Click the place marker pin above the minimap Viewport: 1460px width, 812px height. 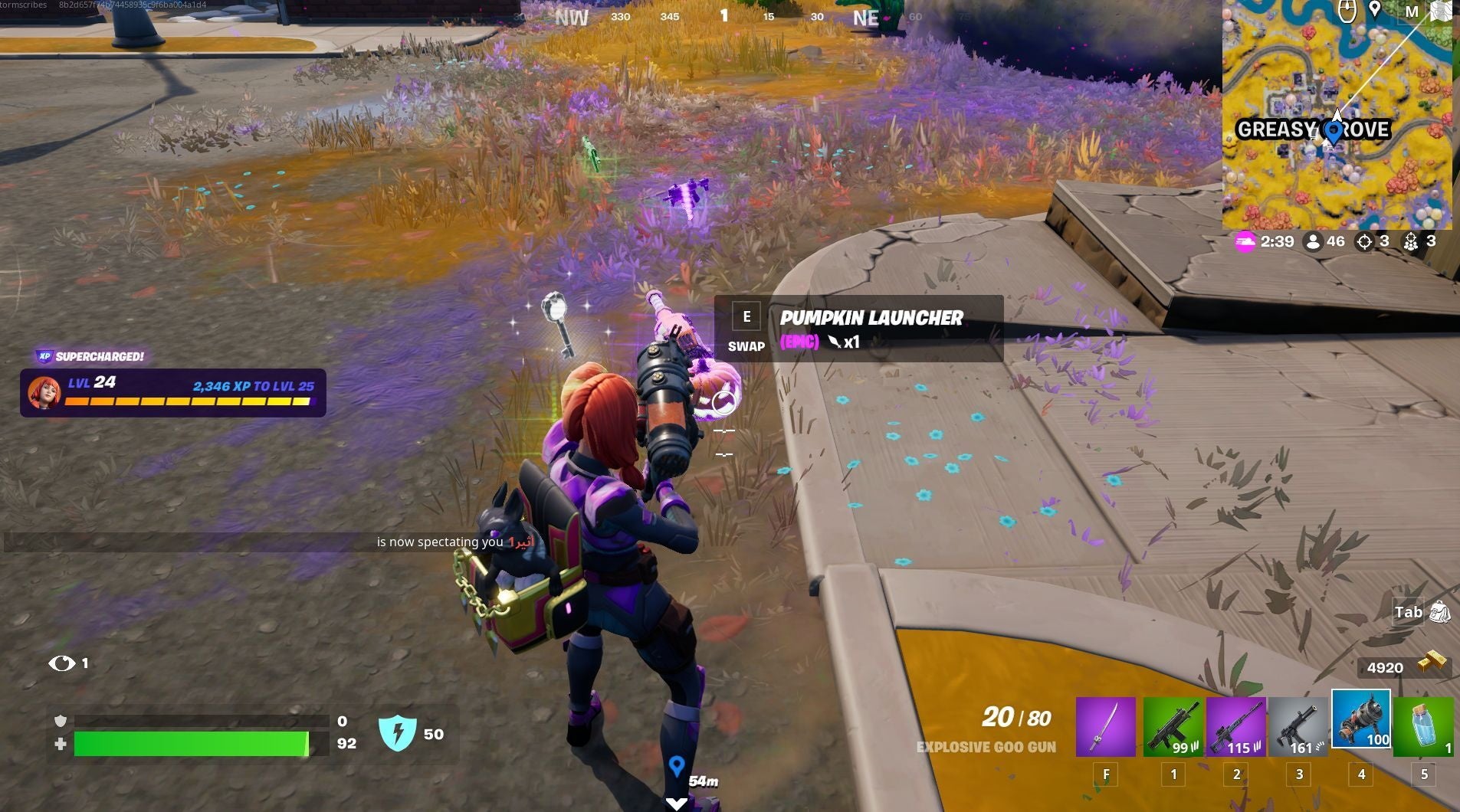tap(1374, 10)
